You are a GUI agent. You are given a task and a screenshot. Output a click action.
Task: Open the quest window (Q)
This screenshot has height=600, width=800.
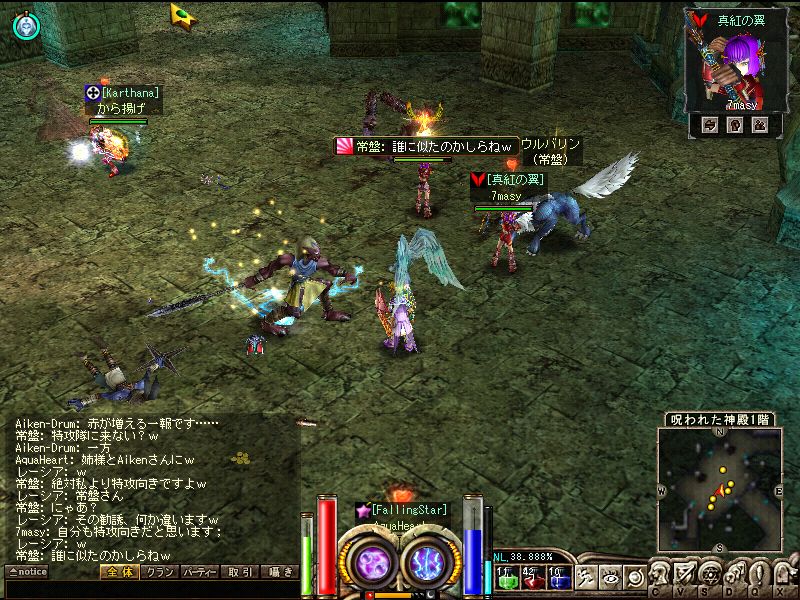[x=757, y=577]
